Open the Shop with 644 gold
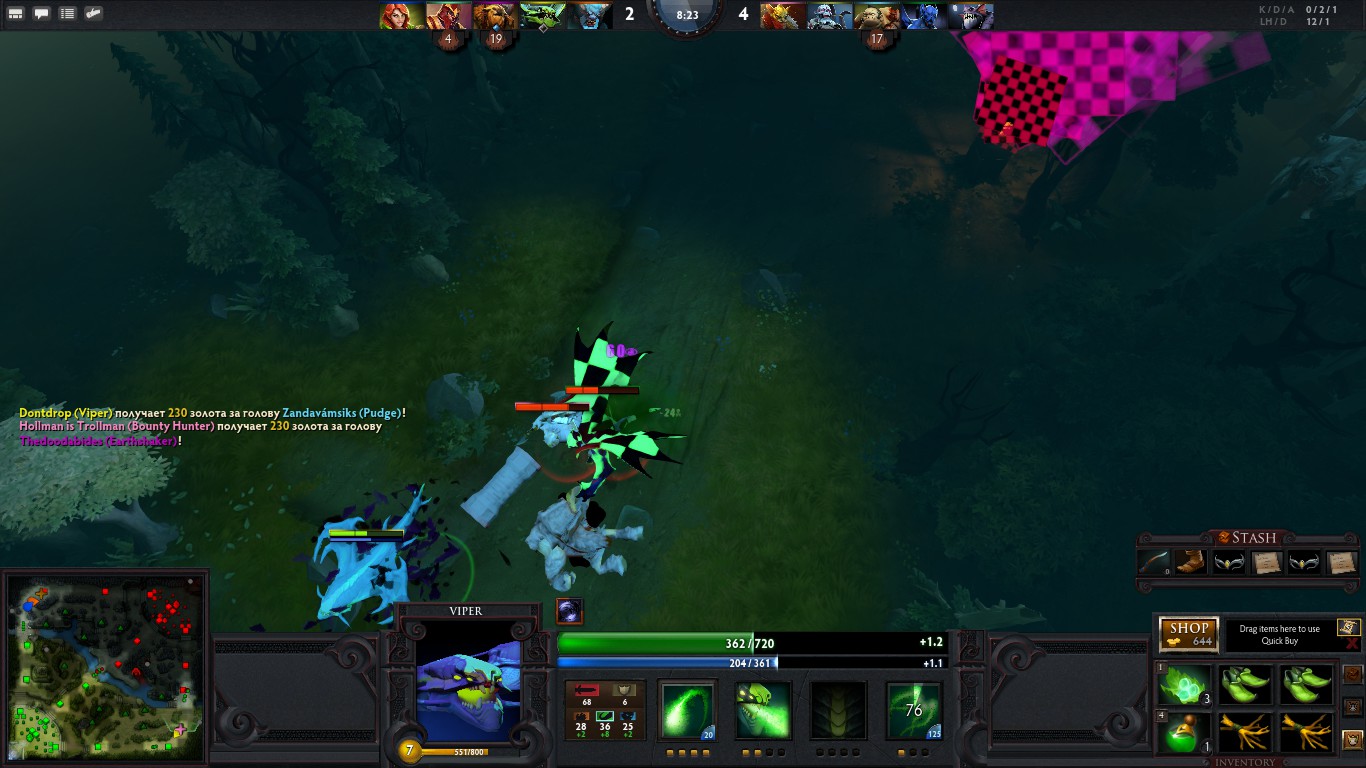This screenshot has width=1366, height=768. (x=1188, y=634)
